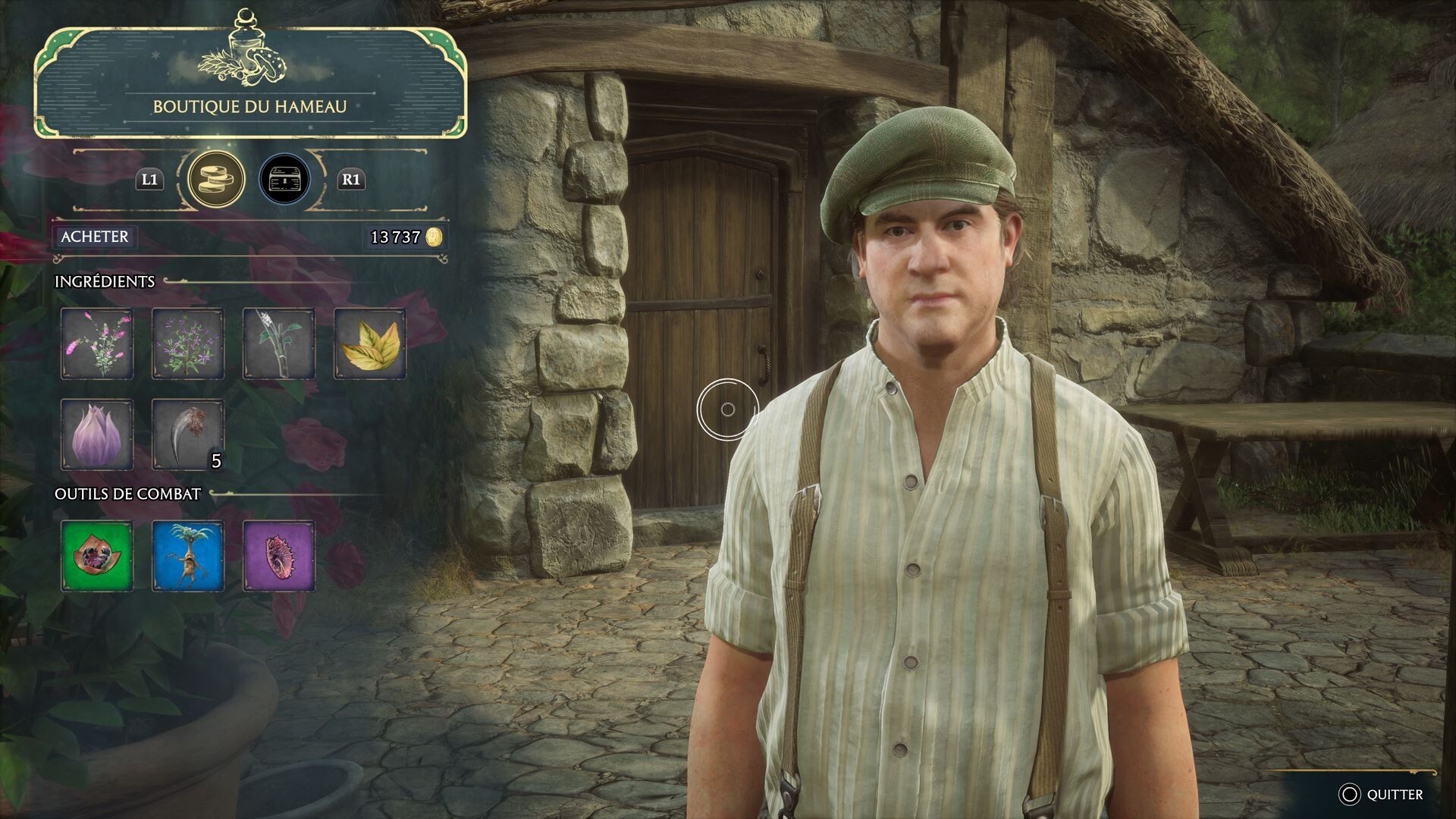Choose the lilac bulb ingredient
The width and height of the screenshot is (1456, 819).
tap(97, 435)
